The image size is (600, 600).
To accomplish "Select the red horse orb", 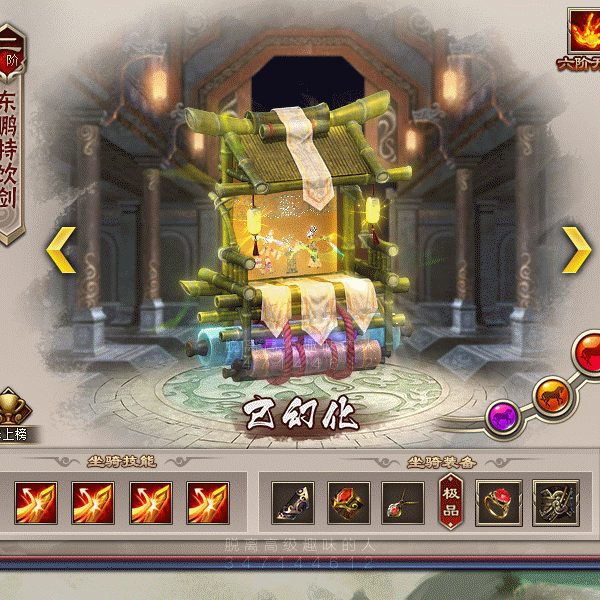I will pos(587,352).
